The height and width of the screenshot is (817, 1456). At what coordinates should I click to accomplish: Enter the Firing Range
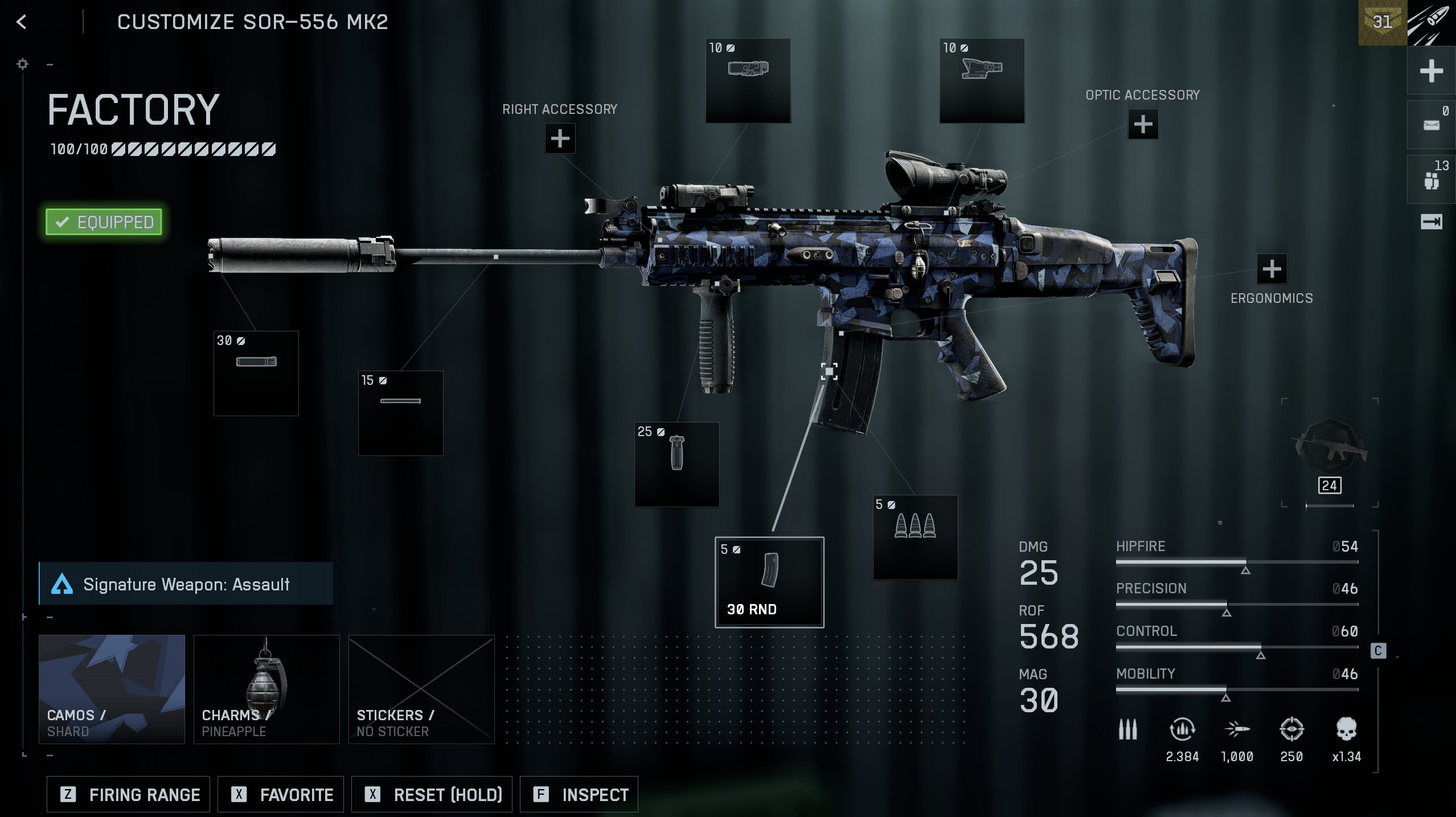click(x=129, y=794)
